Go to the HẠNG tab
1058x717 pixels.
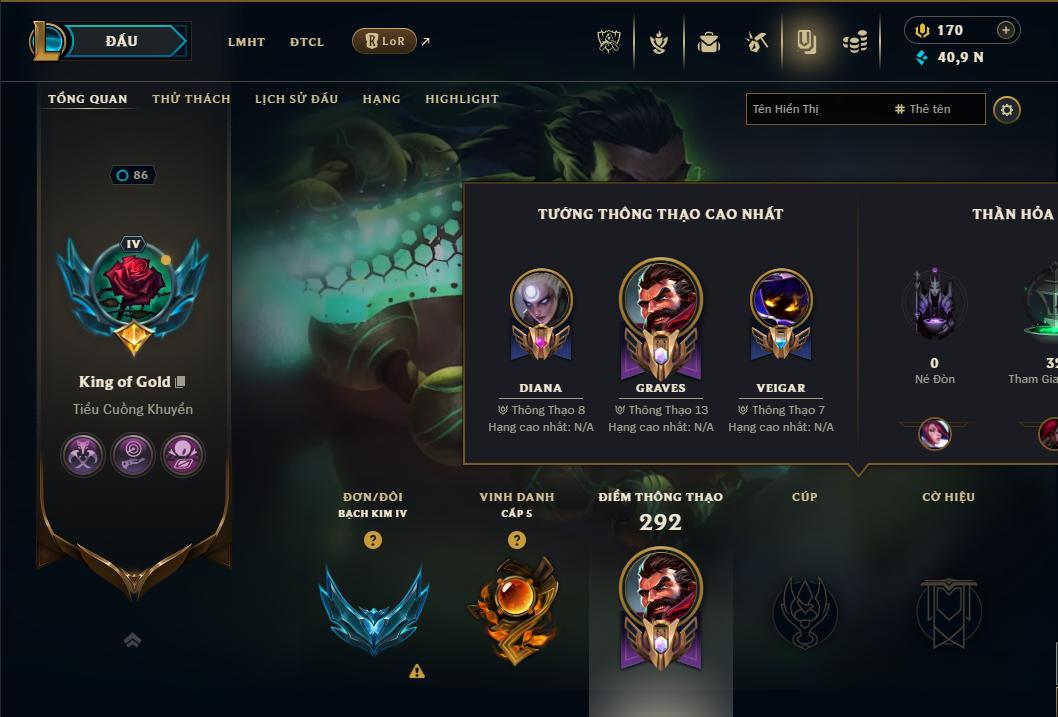(x=381, y=99)
